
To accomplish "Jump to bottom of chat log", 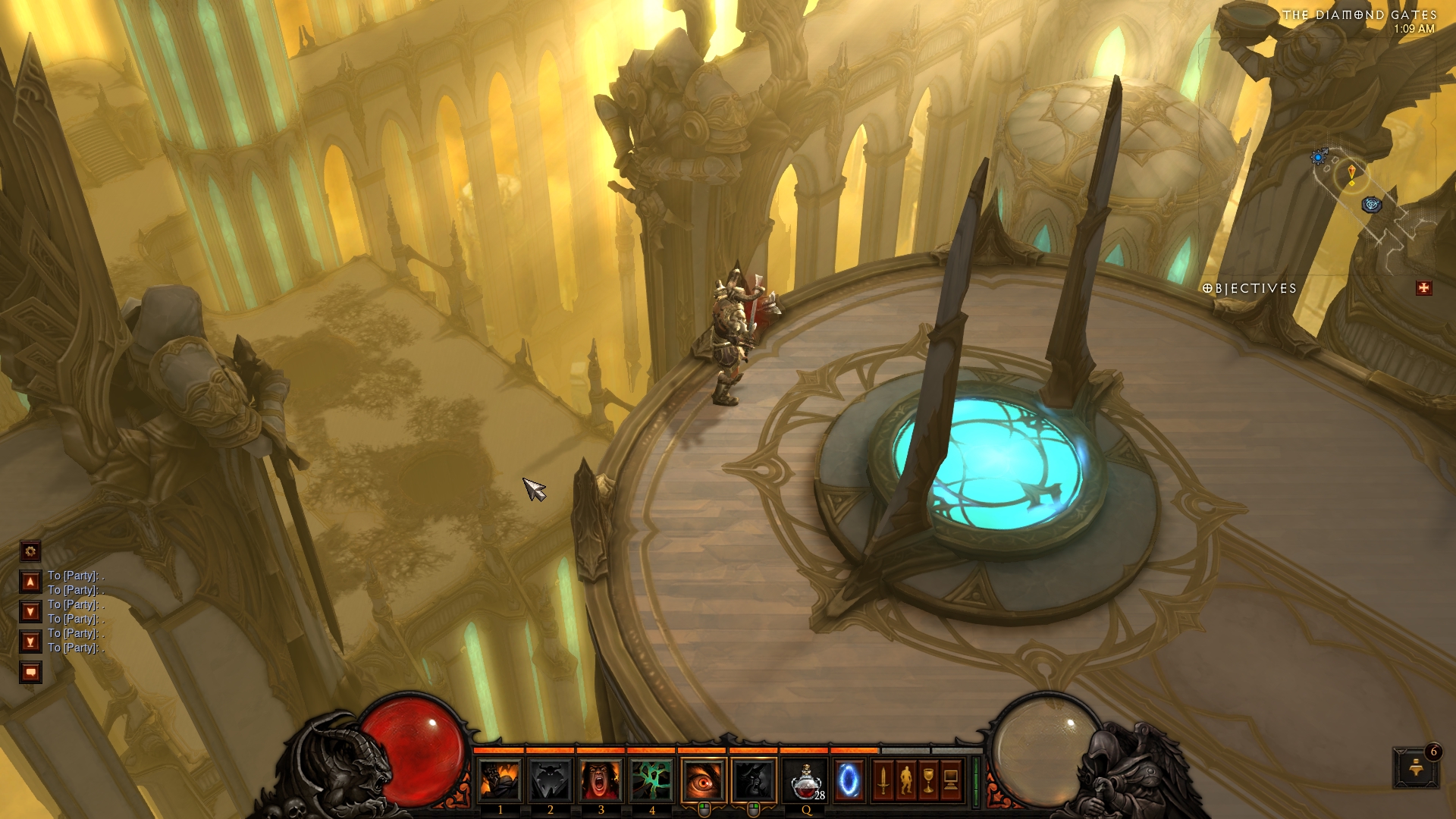I will [30, 642].
